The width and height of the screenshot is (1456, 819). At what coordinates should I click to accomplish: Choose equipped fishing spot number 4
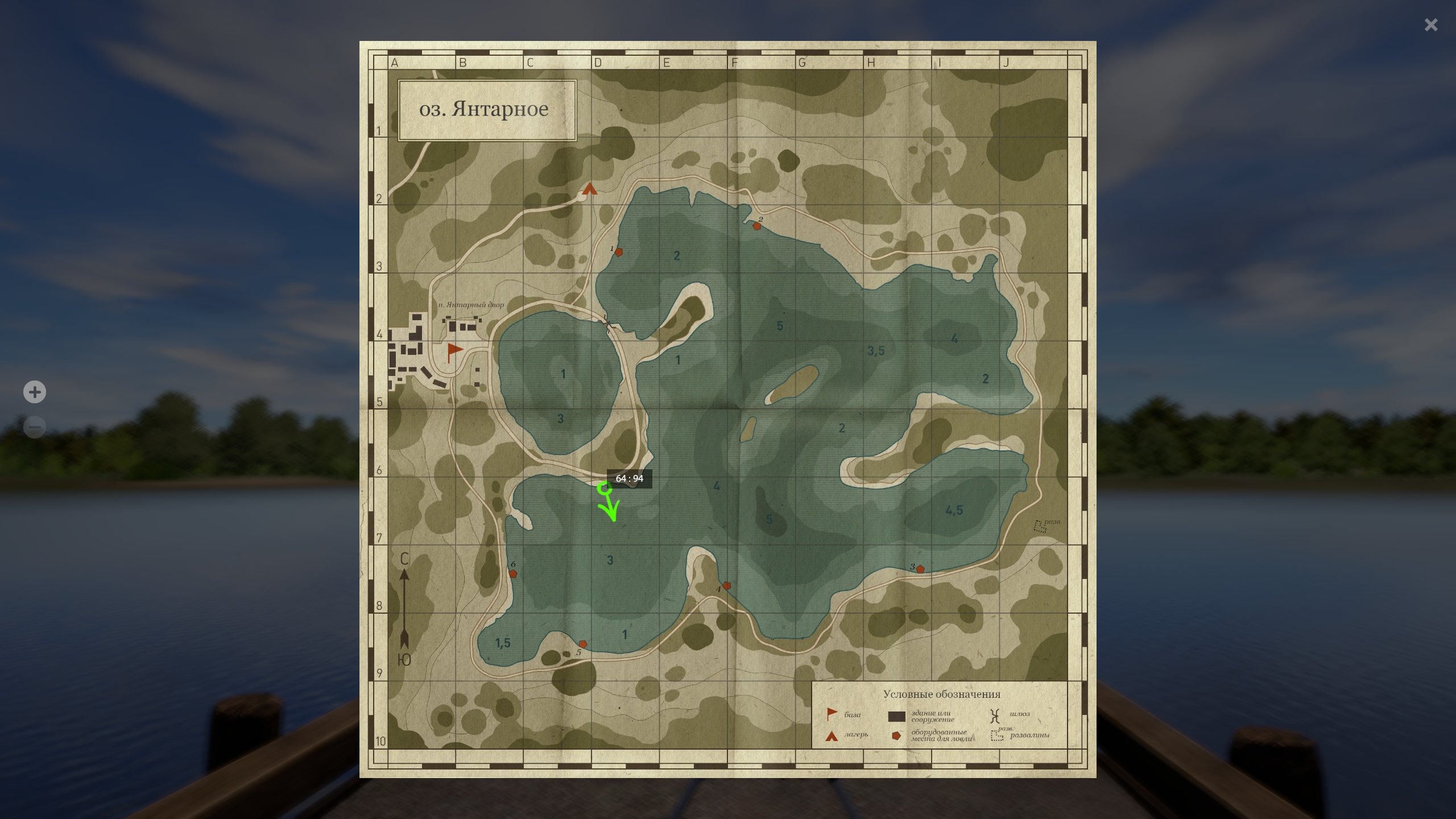coord(726,585)
